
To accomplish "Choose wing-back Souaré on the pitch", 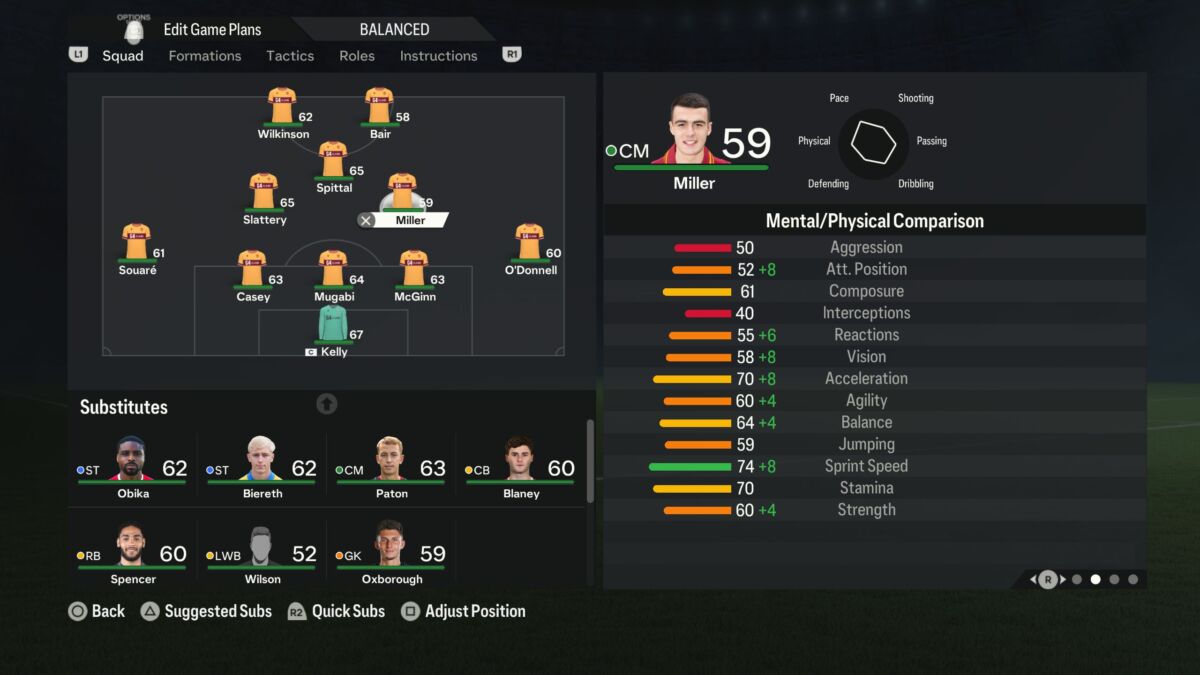I will [x=137, y=243].
